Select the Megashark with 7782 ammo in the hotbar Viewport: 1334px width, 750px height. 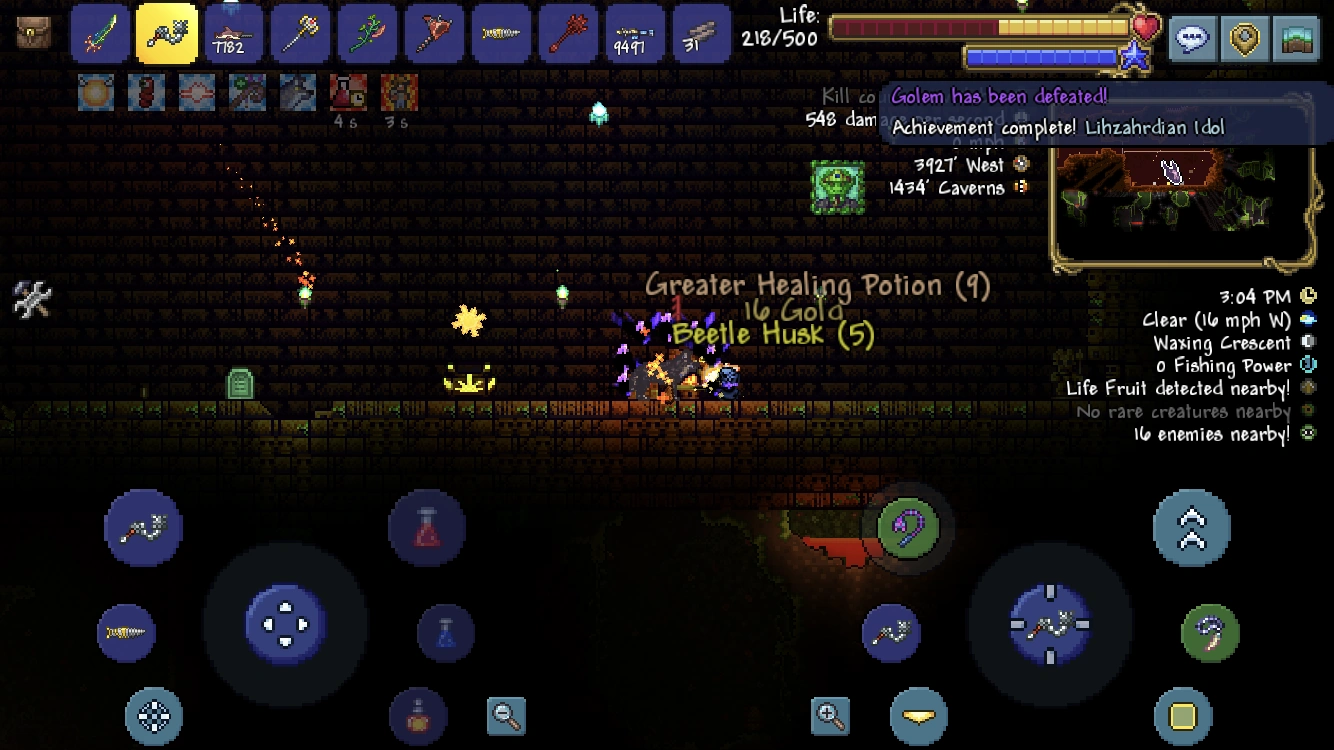click(x=234, y=33)
